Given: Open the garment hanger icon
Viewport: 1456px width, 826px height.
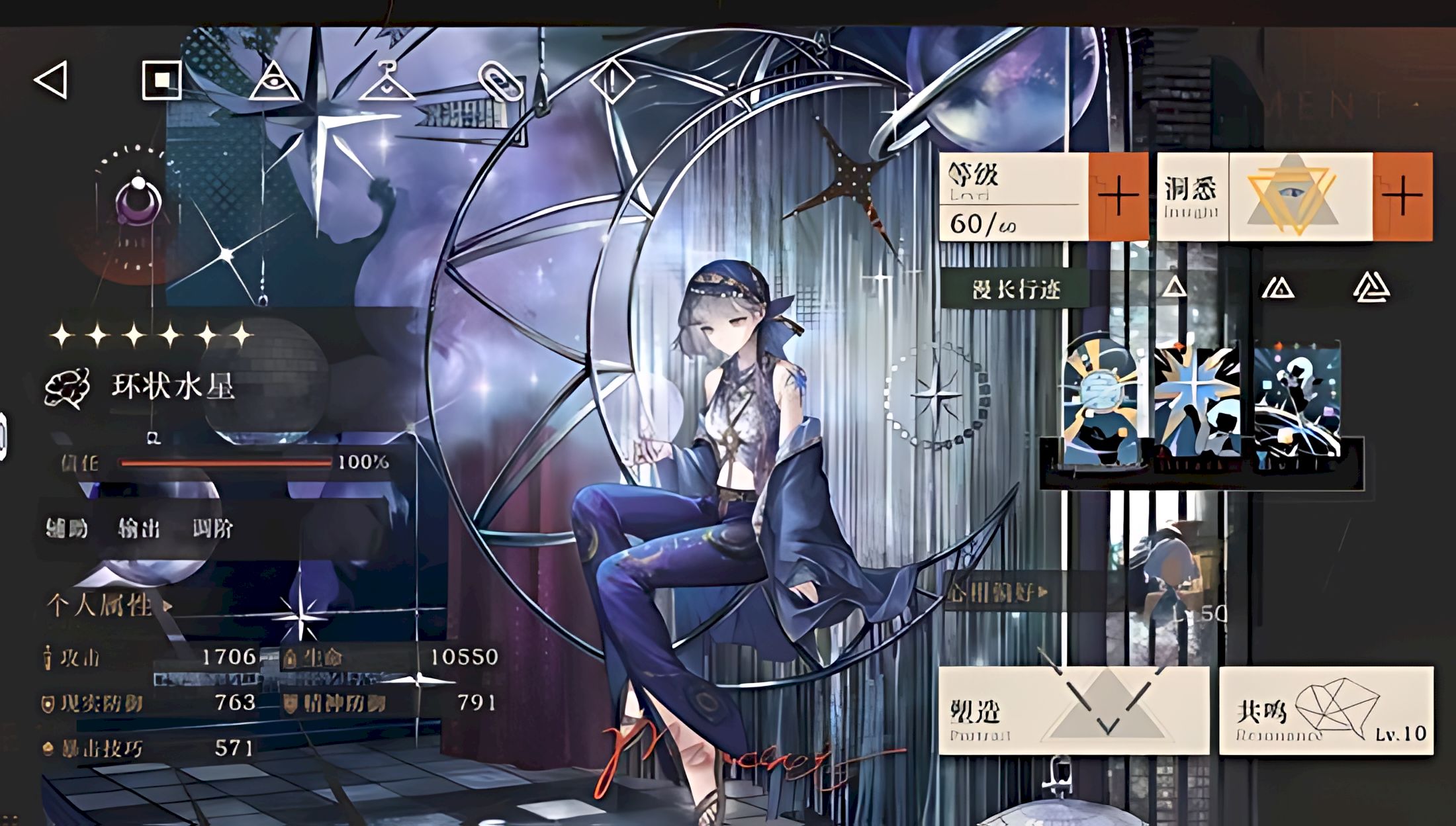Looking at the screenshot, I should tap(386, 82).
